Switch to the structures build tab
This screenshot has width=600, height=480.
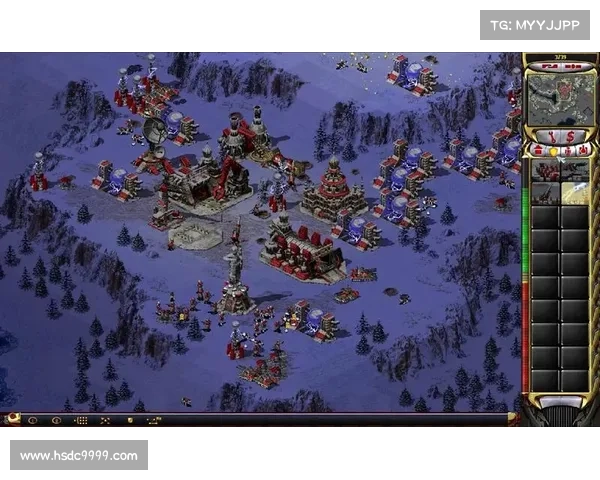(x=536, y=150)
